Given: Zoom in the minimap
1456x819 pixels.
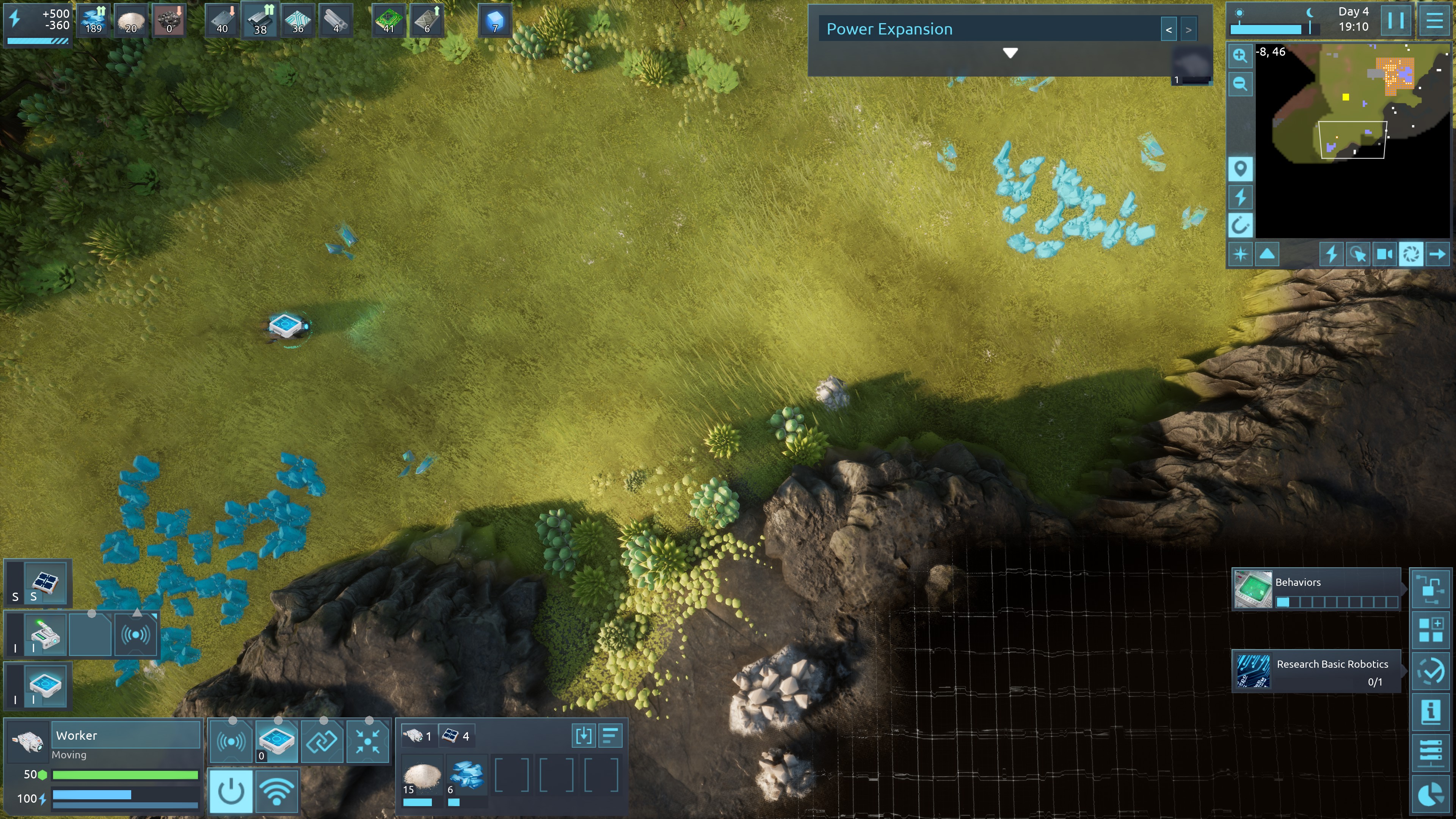Looking at the screenshot, I should tap(1240, 55).
